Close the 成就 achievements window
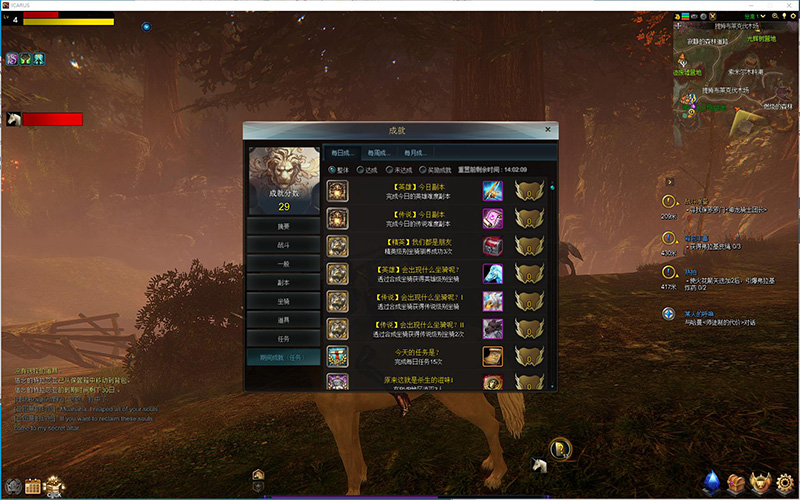 [x=547, y=129]
